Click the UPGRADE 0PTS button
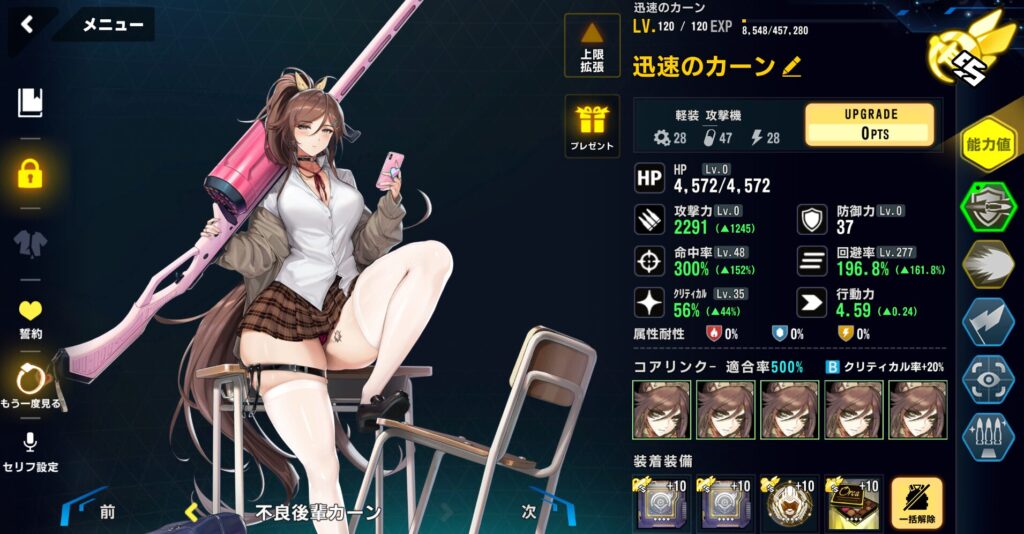The width and height of the screenshot is (1024, 534). [x=869, y=125]
